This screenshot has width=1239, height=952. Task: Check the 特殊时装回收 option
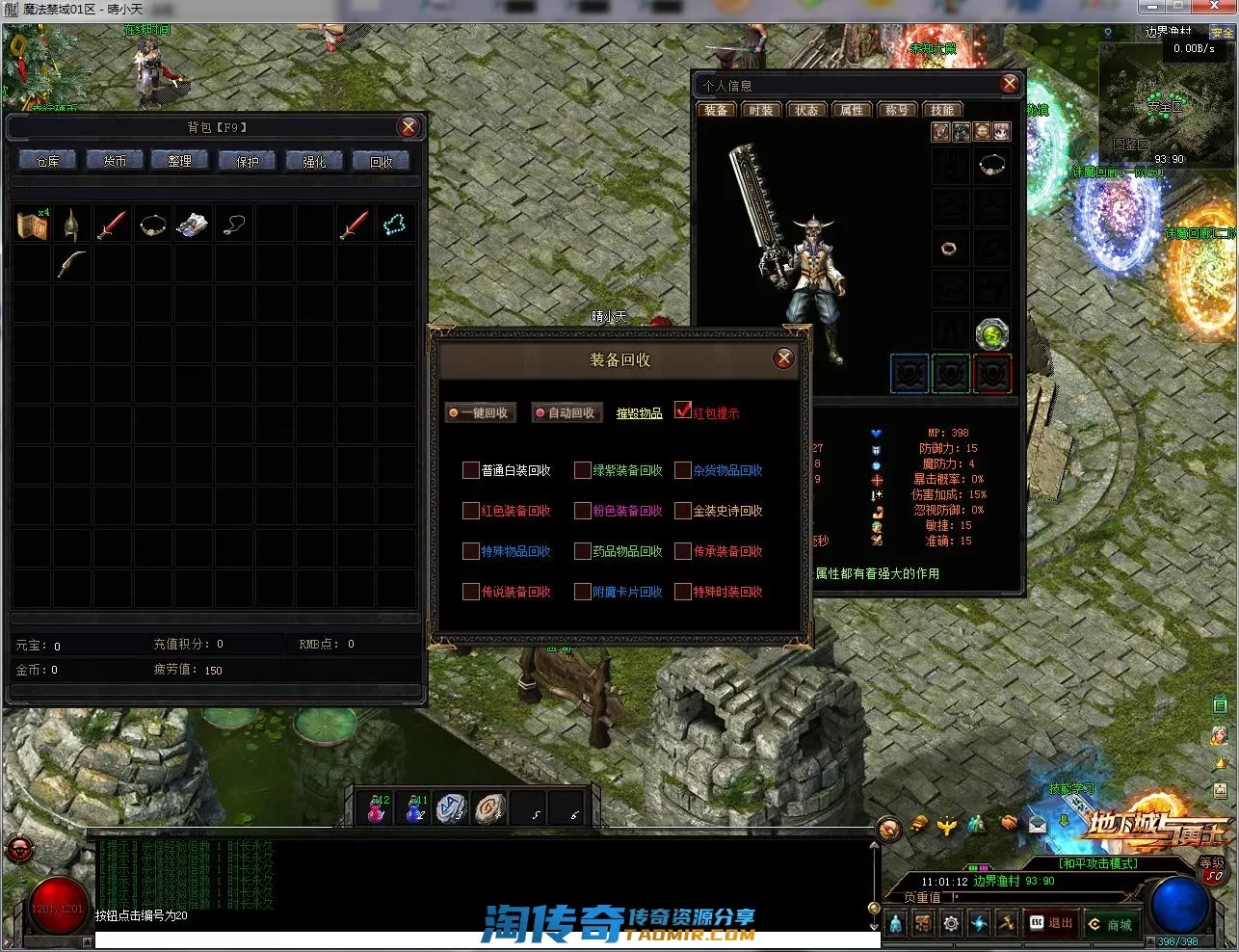(683, 592)
